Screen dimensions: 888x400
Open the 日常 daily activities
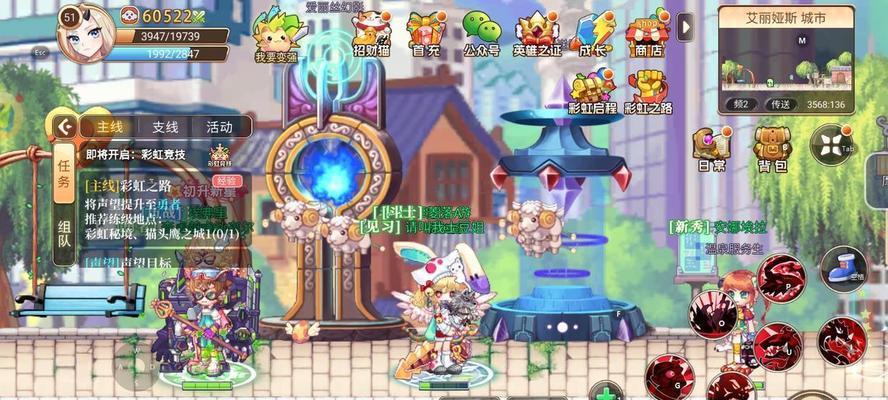pyautogui.click(x=711, y=148)
